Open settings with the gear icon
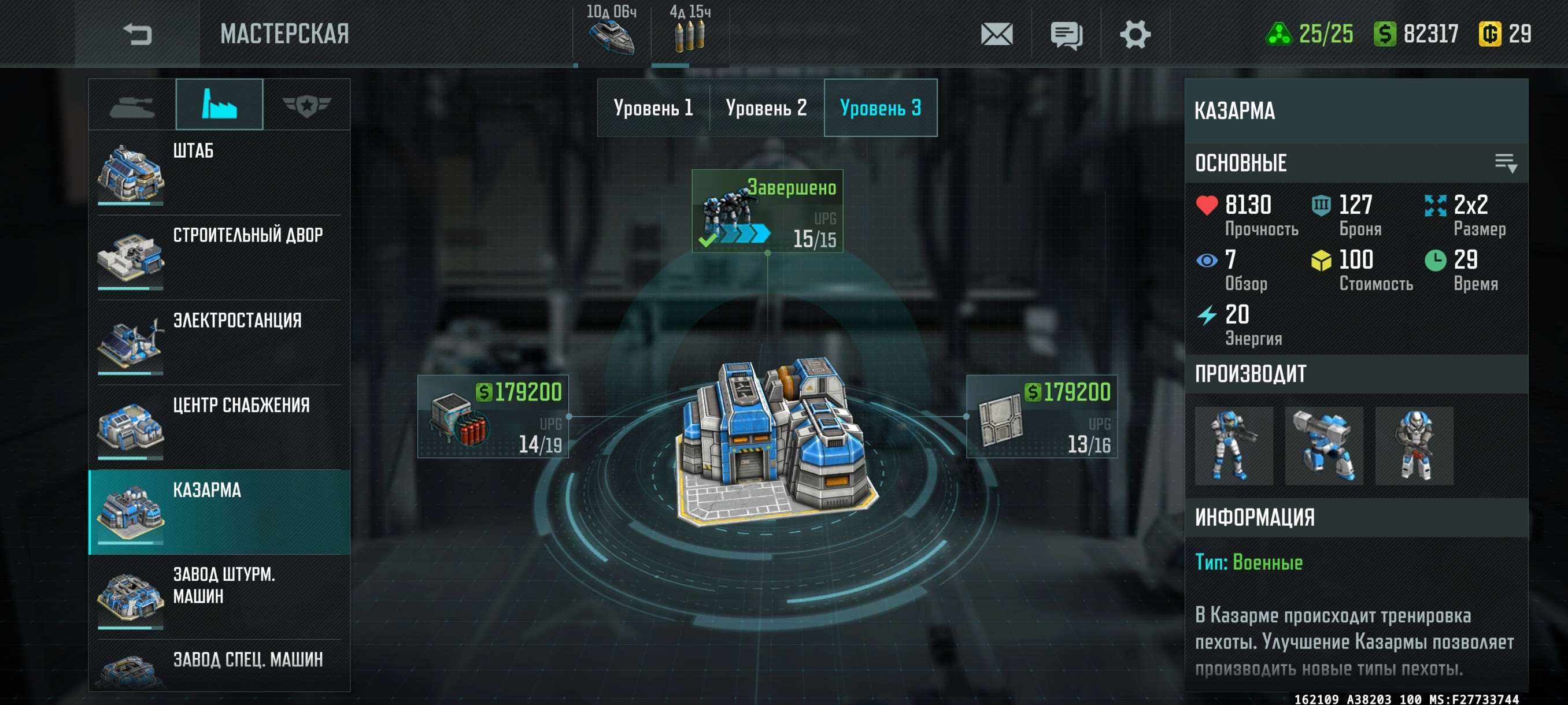 (x=1134, y=34)
